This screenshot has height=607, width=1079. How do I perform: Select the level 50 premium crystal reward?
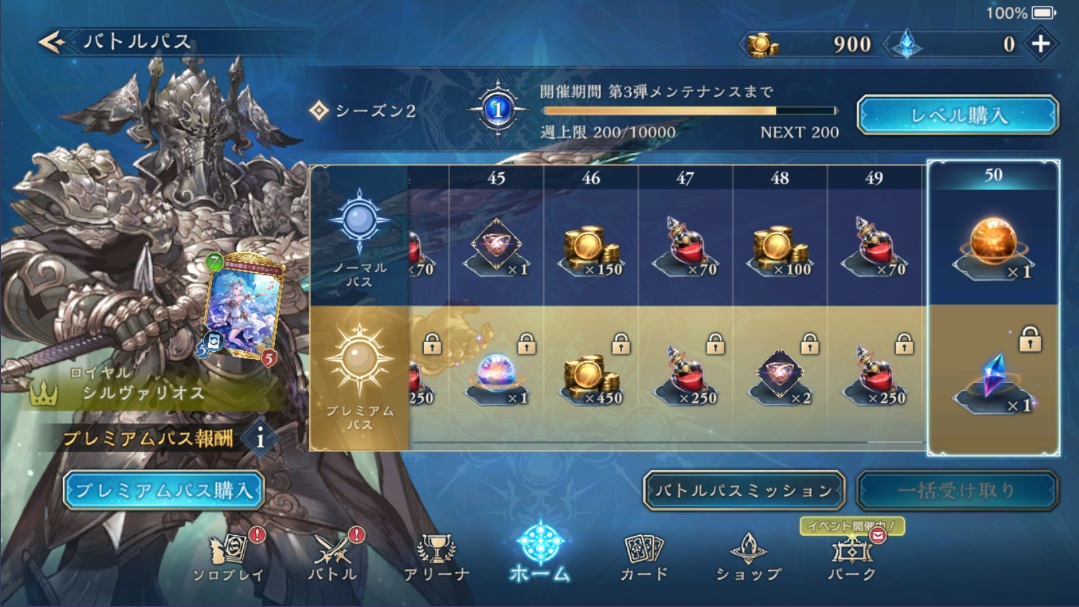click(992, 378)
